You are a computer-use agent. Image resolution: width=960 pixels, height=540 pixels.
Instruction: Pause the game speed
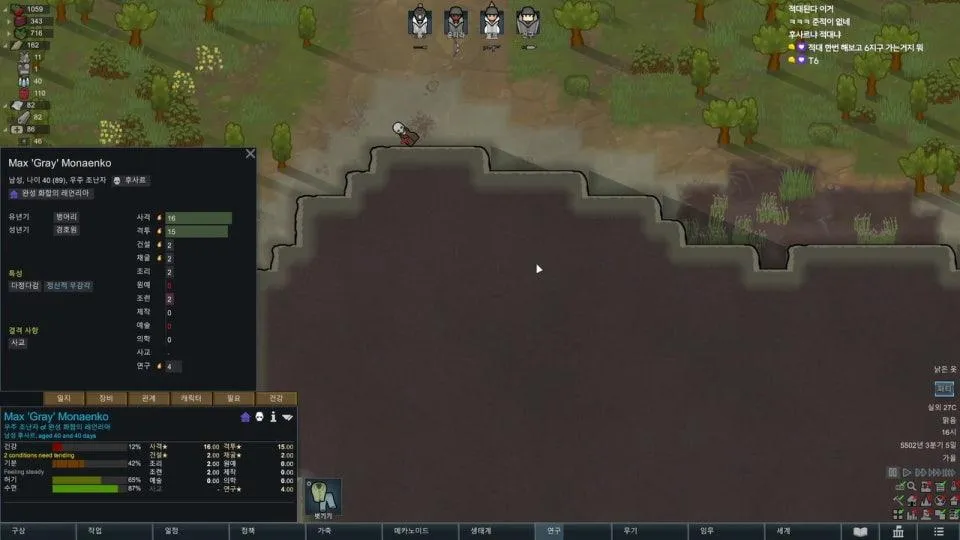coord(892,472)
